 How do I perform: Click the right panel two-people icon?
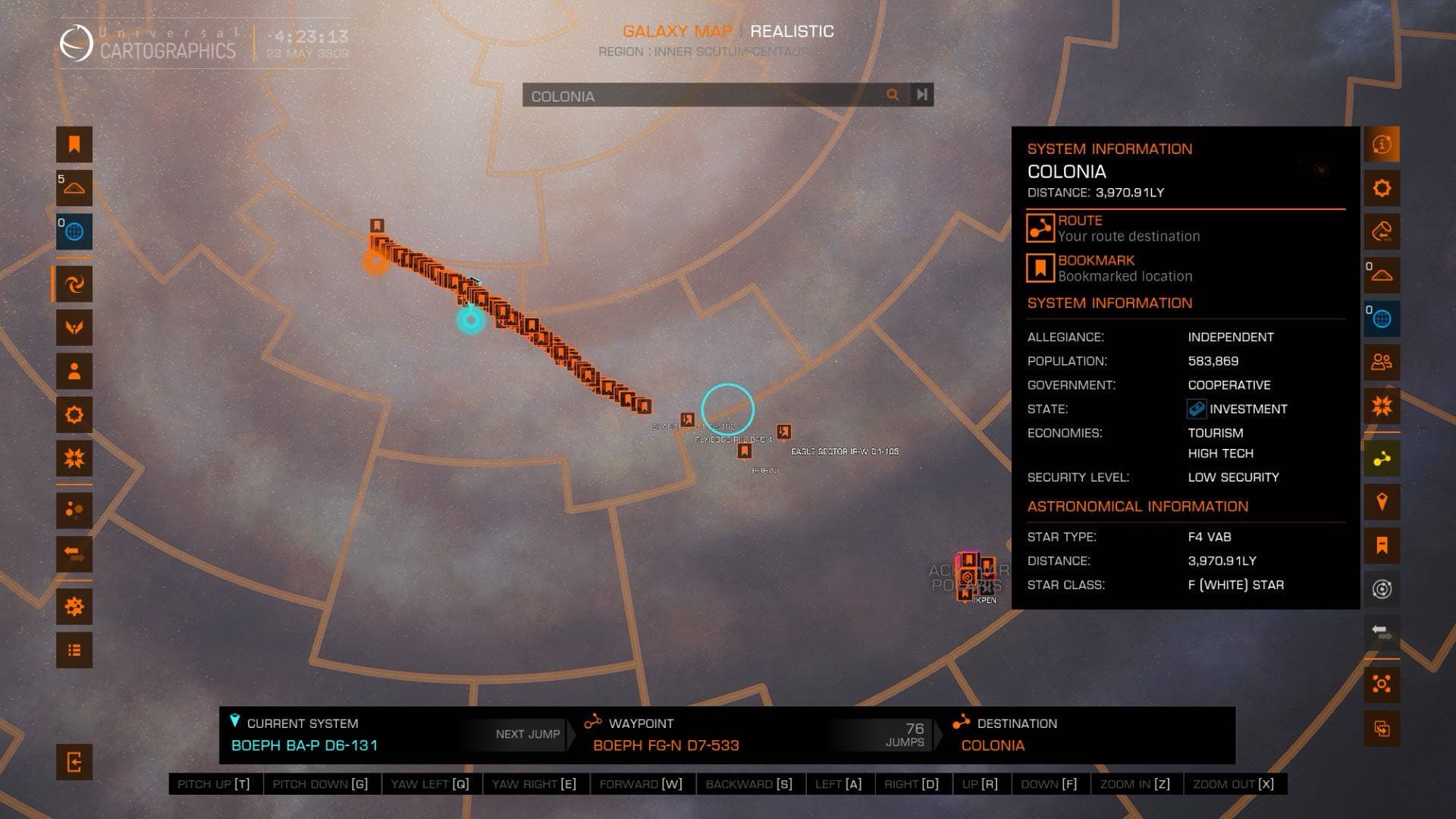(x=1382, y=362)
